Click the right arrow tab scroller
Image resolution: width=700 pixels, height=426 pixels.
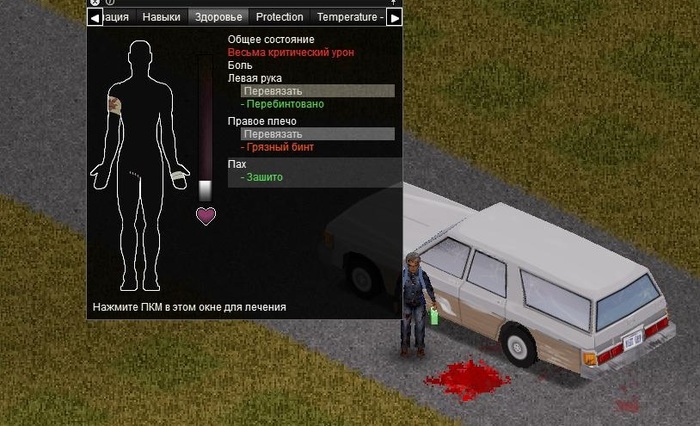[x=394, y=17]
